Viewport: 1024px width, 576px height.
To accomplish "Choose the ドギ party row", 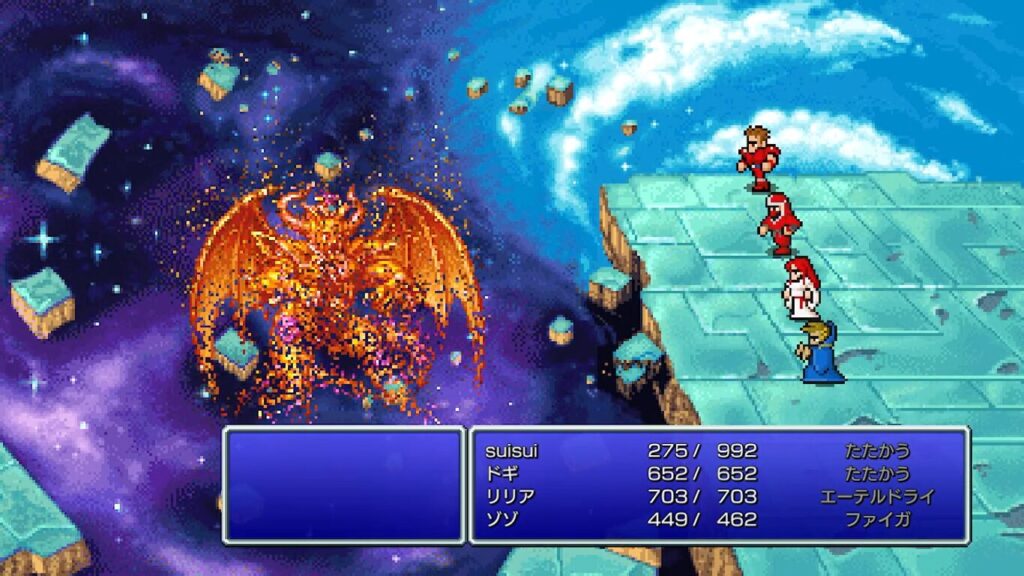I will (500, 474).
